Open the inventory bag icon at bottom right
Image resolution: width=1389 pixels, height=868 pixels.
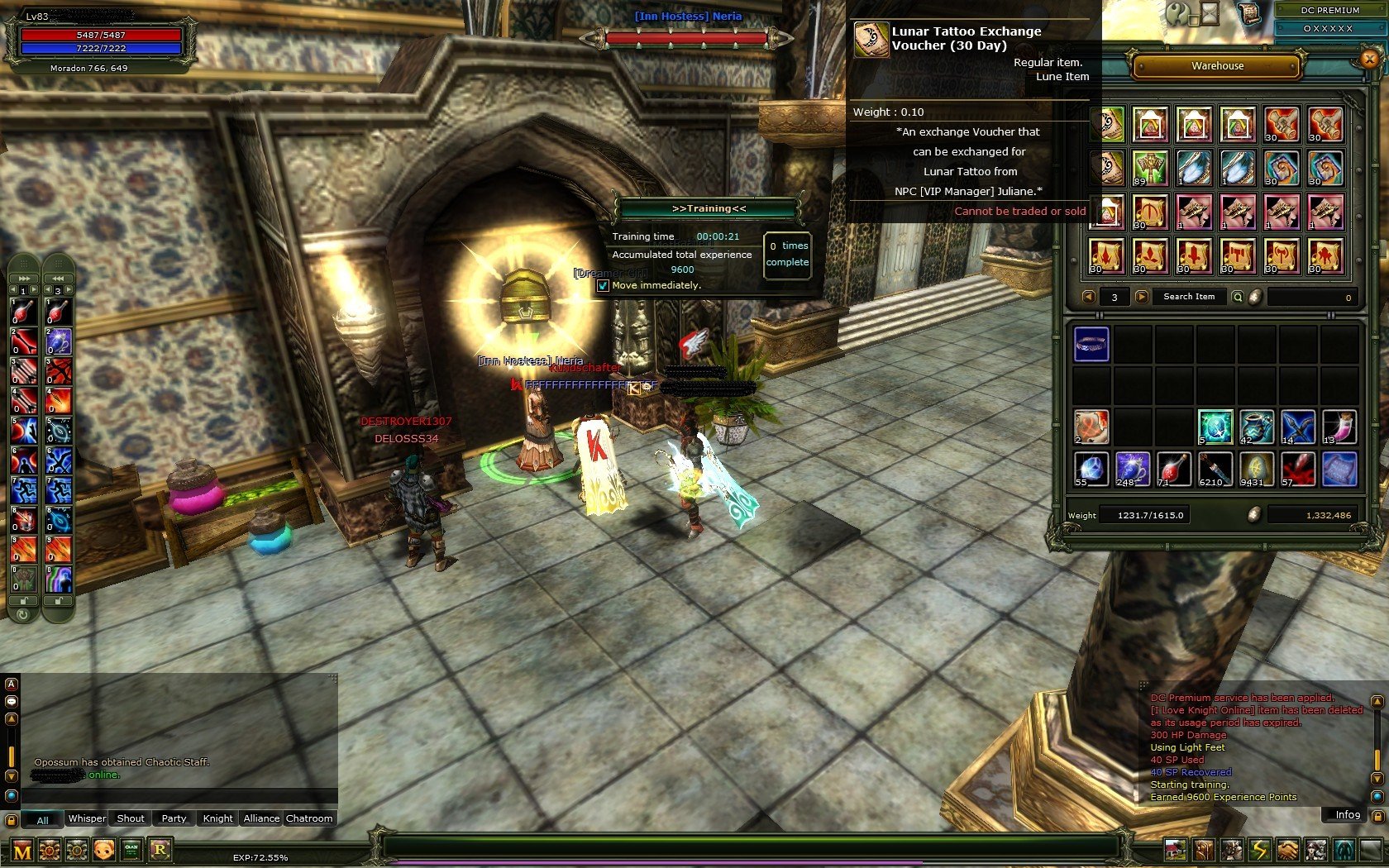click(x=1204, y=850)
